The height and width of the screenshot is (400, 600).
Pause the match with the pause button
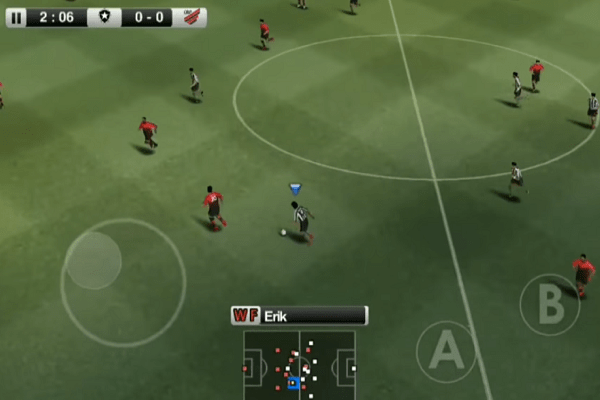(16, 17)
